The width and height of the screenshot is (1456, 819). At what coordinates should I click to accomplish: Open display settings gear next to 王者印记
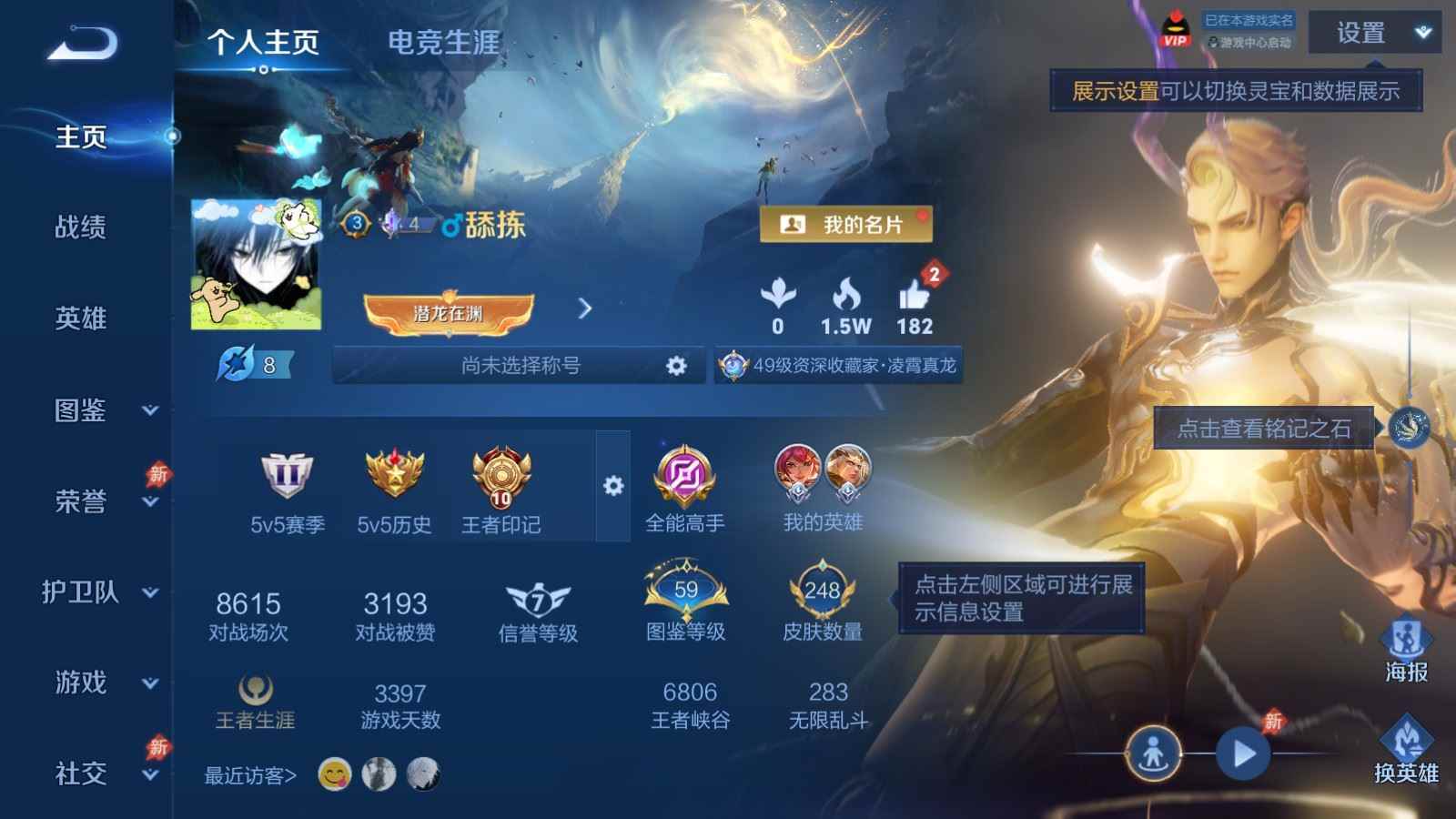(612, 487)
